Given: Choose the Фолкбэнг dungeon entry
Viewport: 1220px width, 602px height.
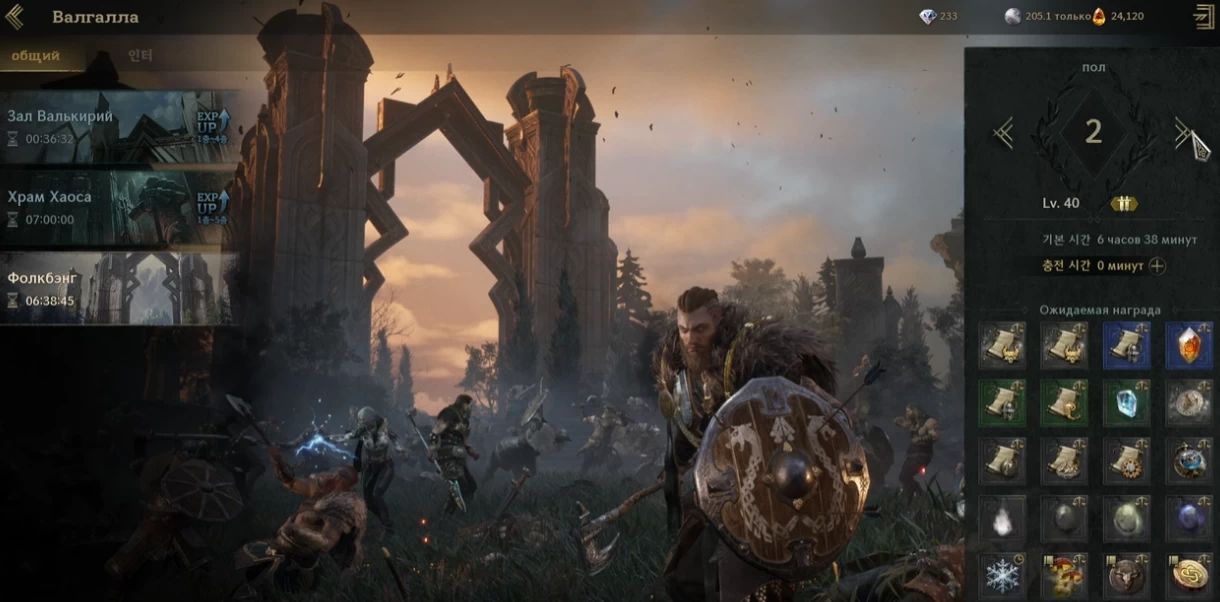Looking at the screenshot, I should [x=118, y=288].
